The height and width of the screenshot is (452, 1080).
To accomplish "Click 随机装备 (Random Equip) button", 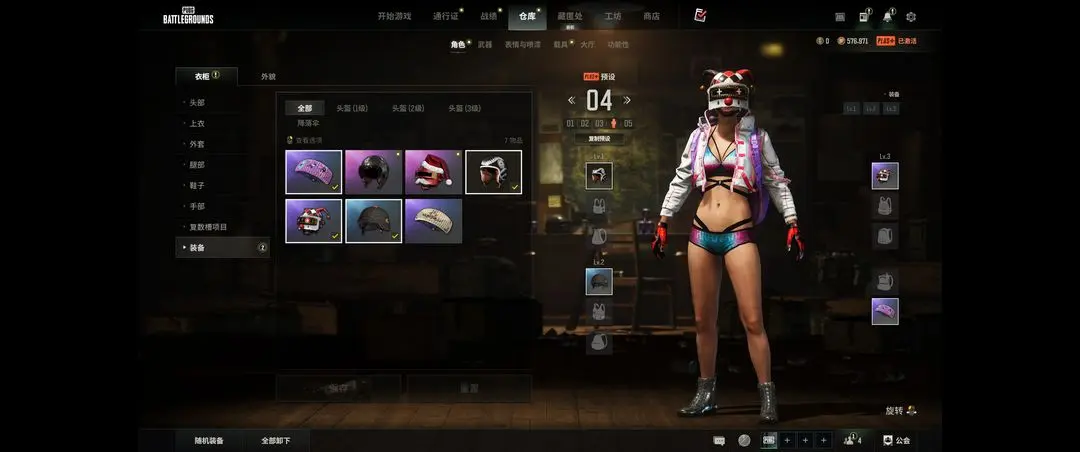I will pos(209,440).
